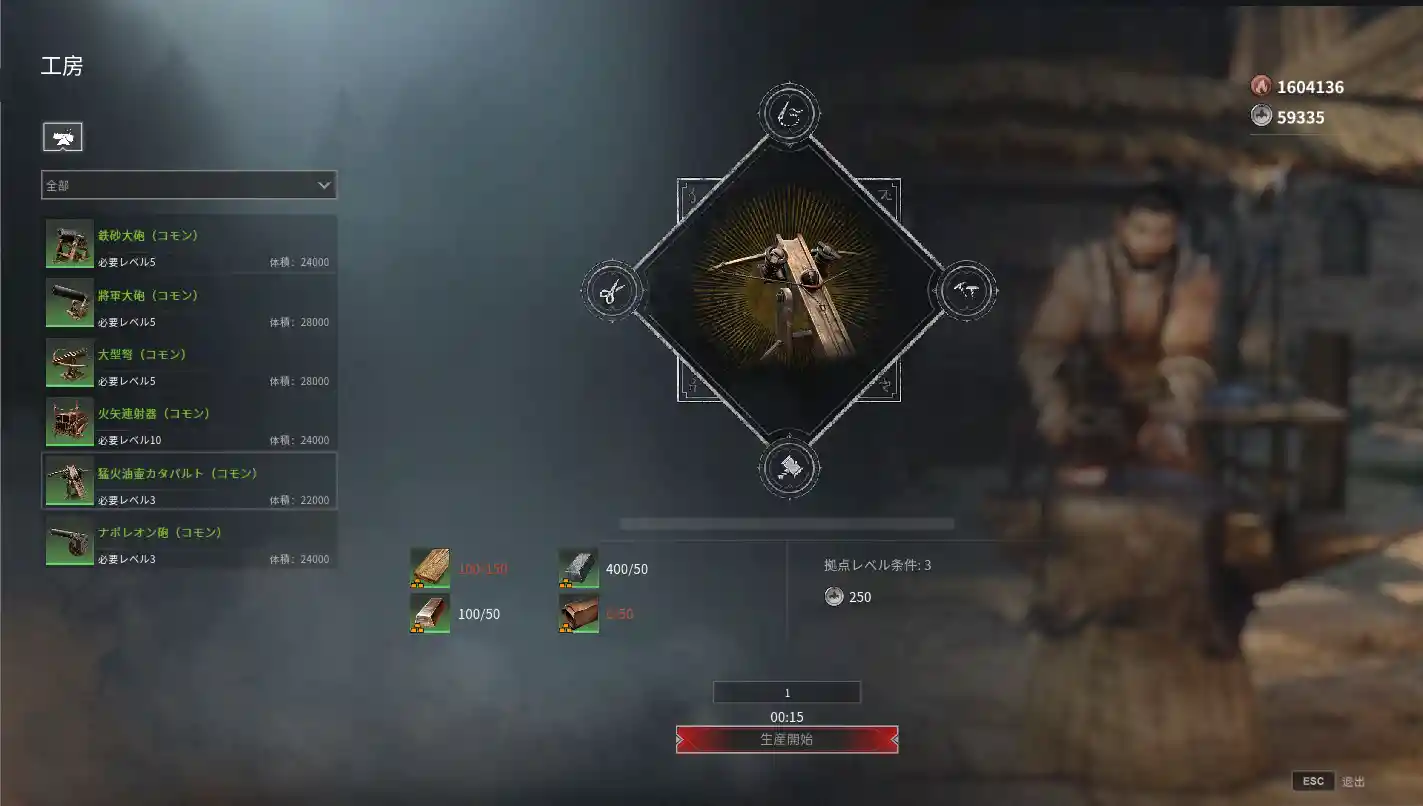Choose the 猛火油壷カタパルト (コモン) row
Screen dimensions: 1423x806
[189, 481]
